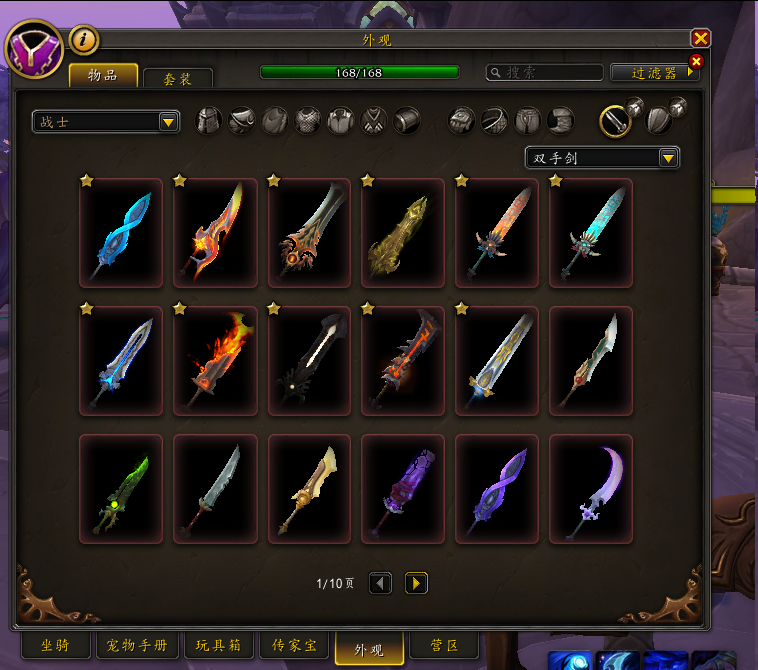Choose the head slot helmet icon
Image resolution: width=758 pixels, height=670 pixels.
[209, 121]
